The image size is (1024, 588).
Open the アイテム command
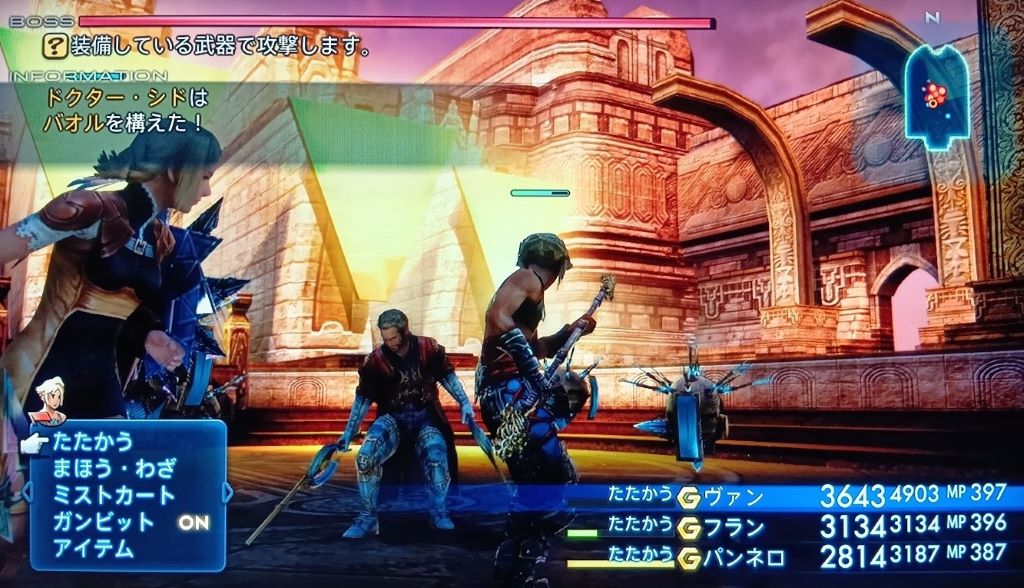[x=92, y=548]
